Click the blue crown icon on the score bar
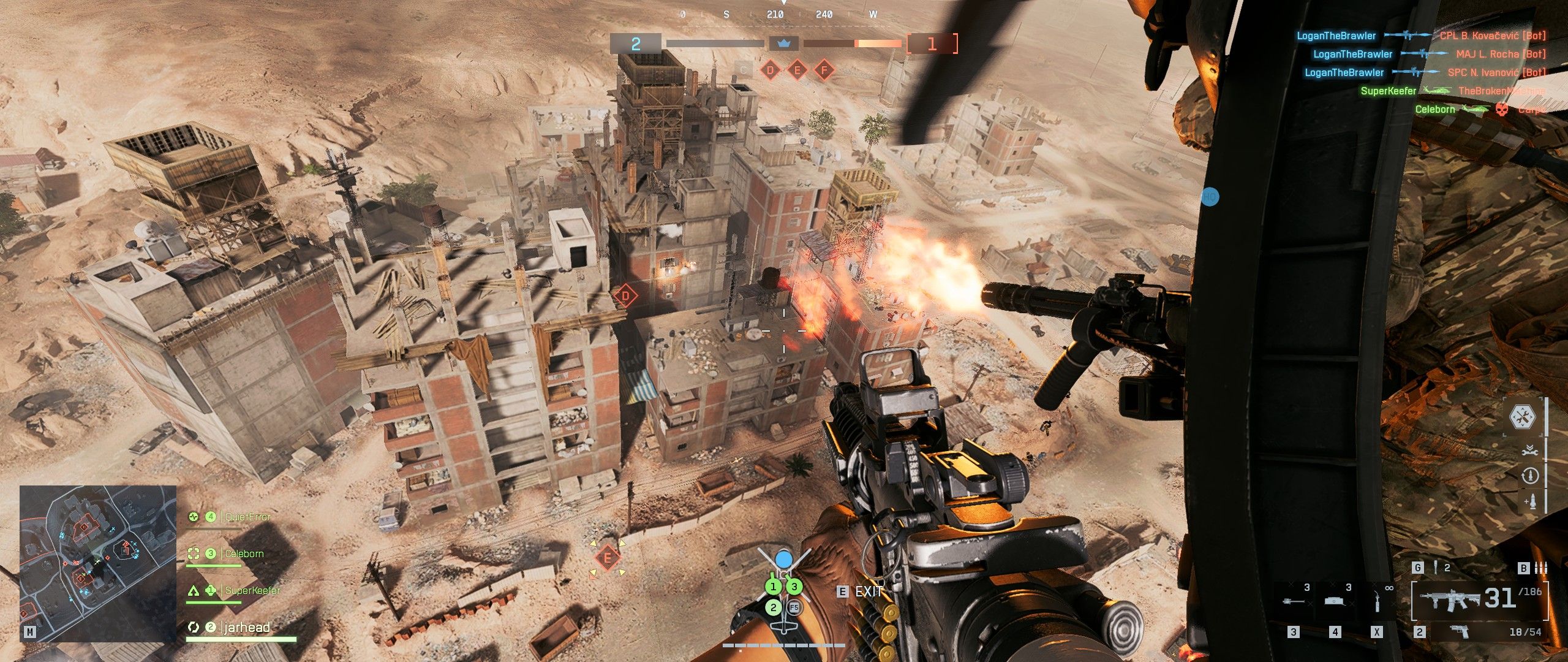Image resolution: width=1568 pixels, height=662 pixels. 783,44
